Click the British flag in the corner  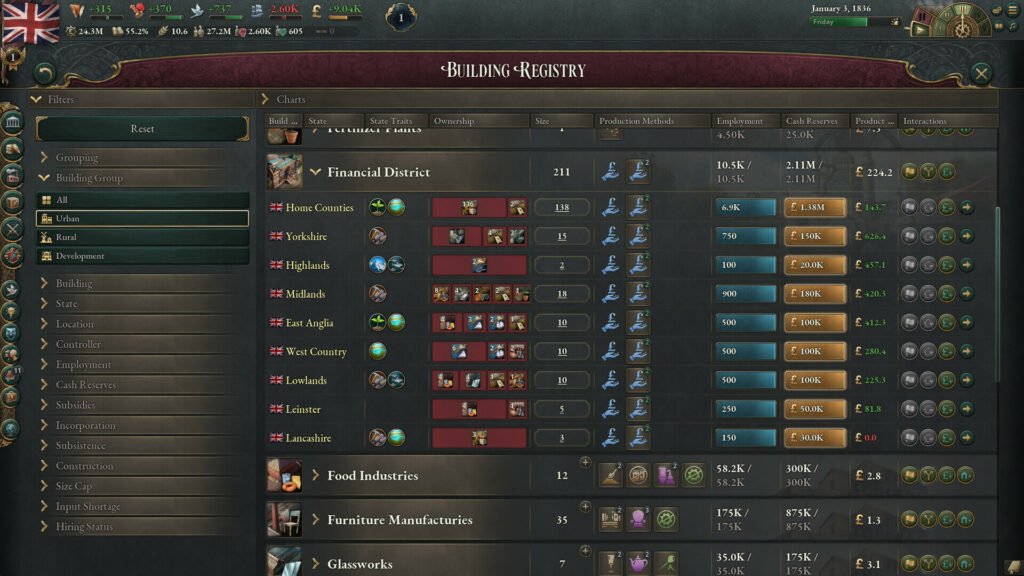pos(31,22)
